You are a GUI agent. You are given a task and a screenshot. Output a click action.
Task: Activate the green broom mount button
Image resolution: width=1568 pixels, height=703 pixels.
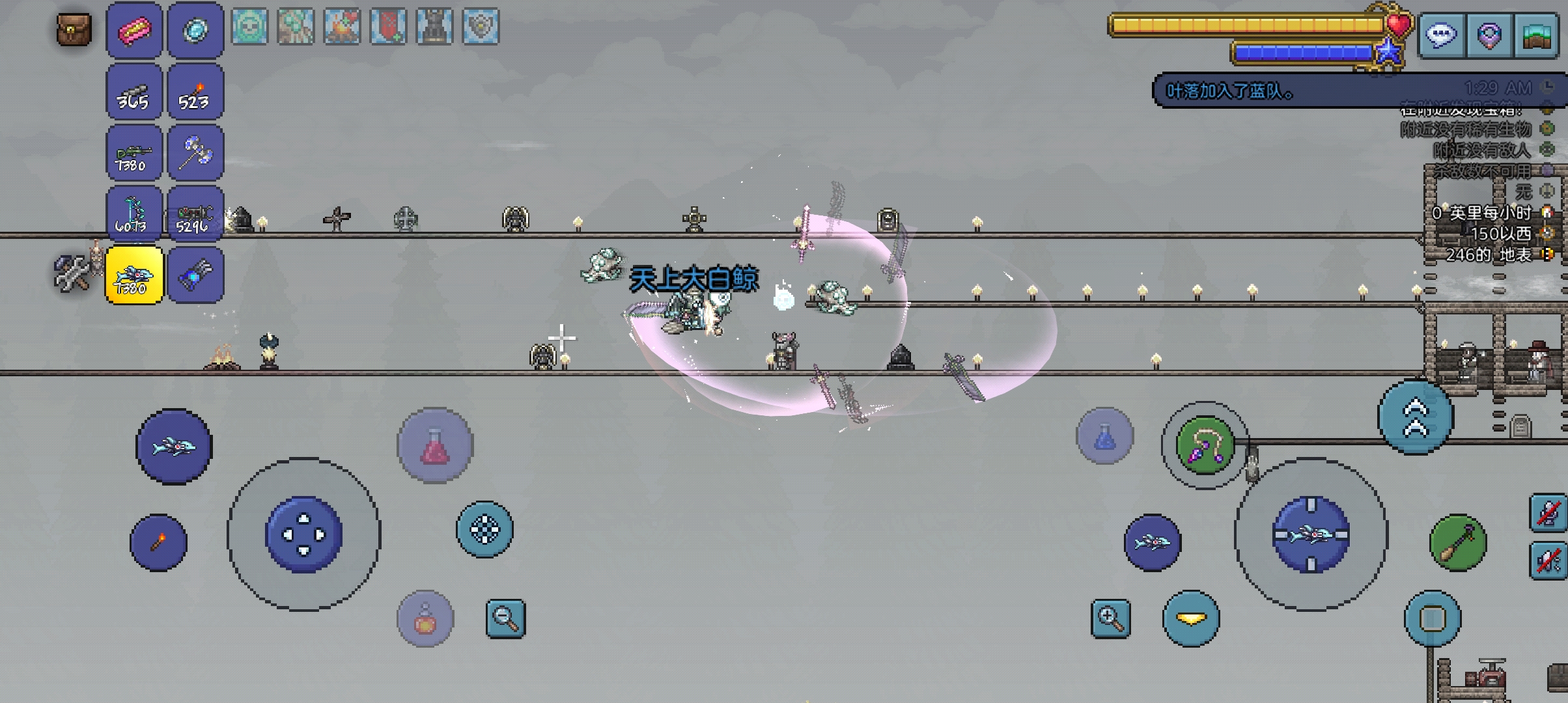[1458, 542]
